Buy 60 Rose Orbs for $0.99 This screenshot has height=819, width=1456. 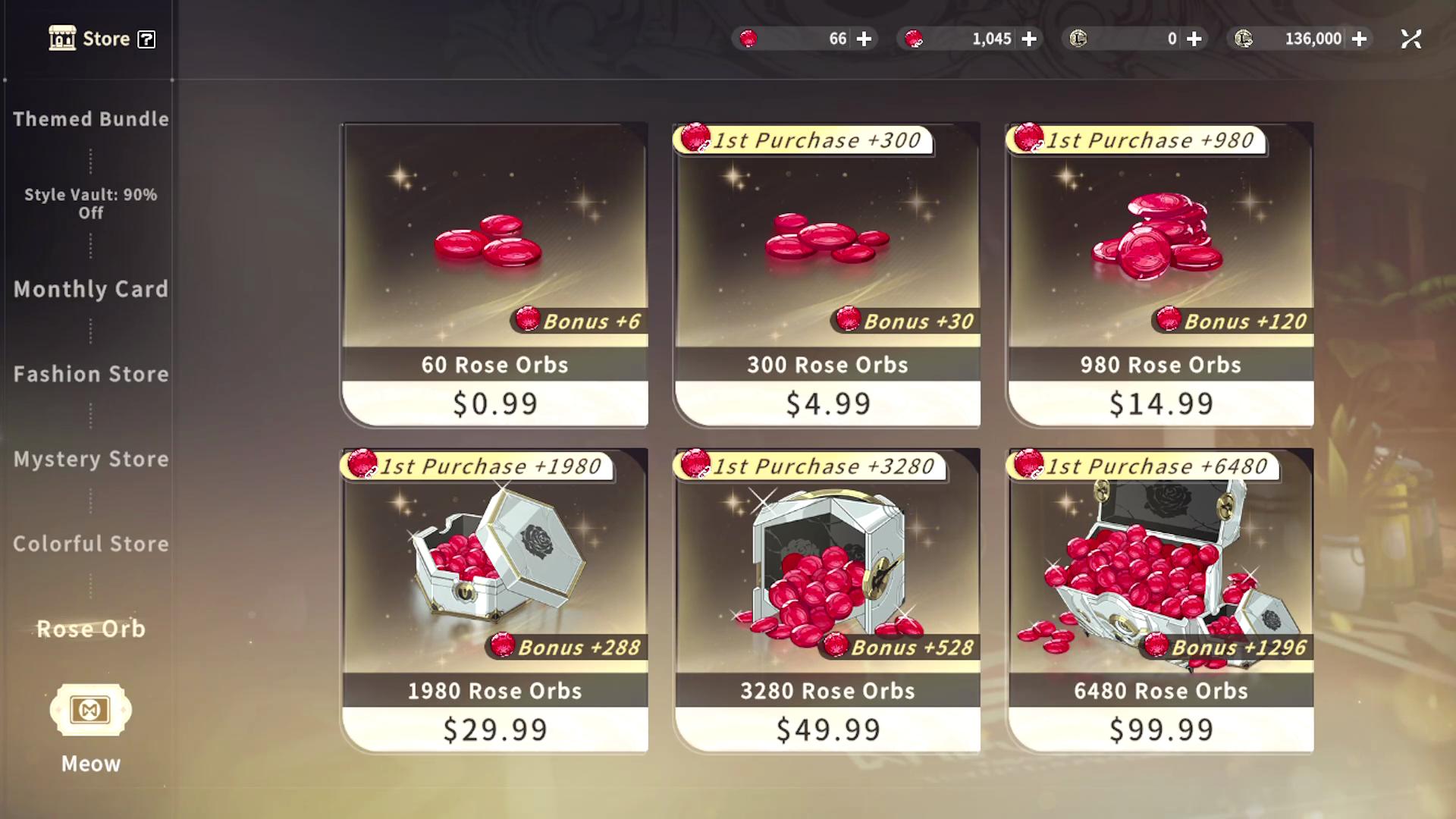[494, 275]
